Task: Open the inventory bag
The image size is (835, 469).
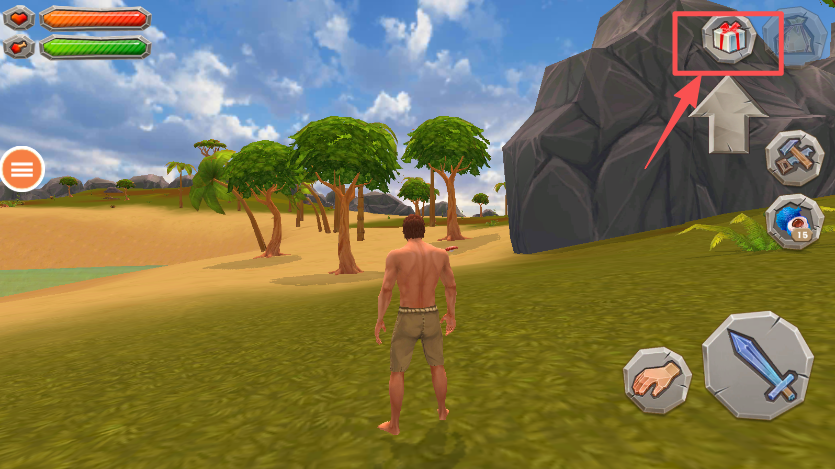Action: (794, 37)
